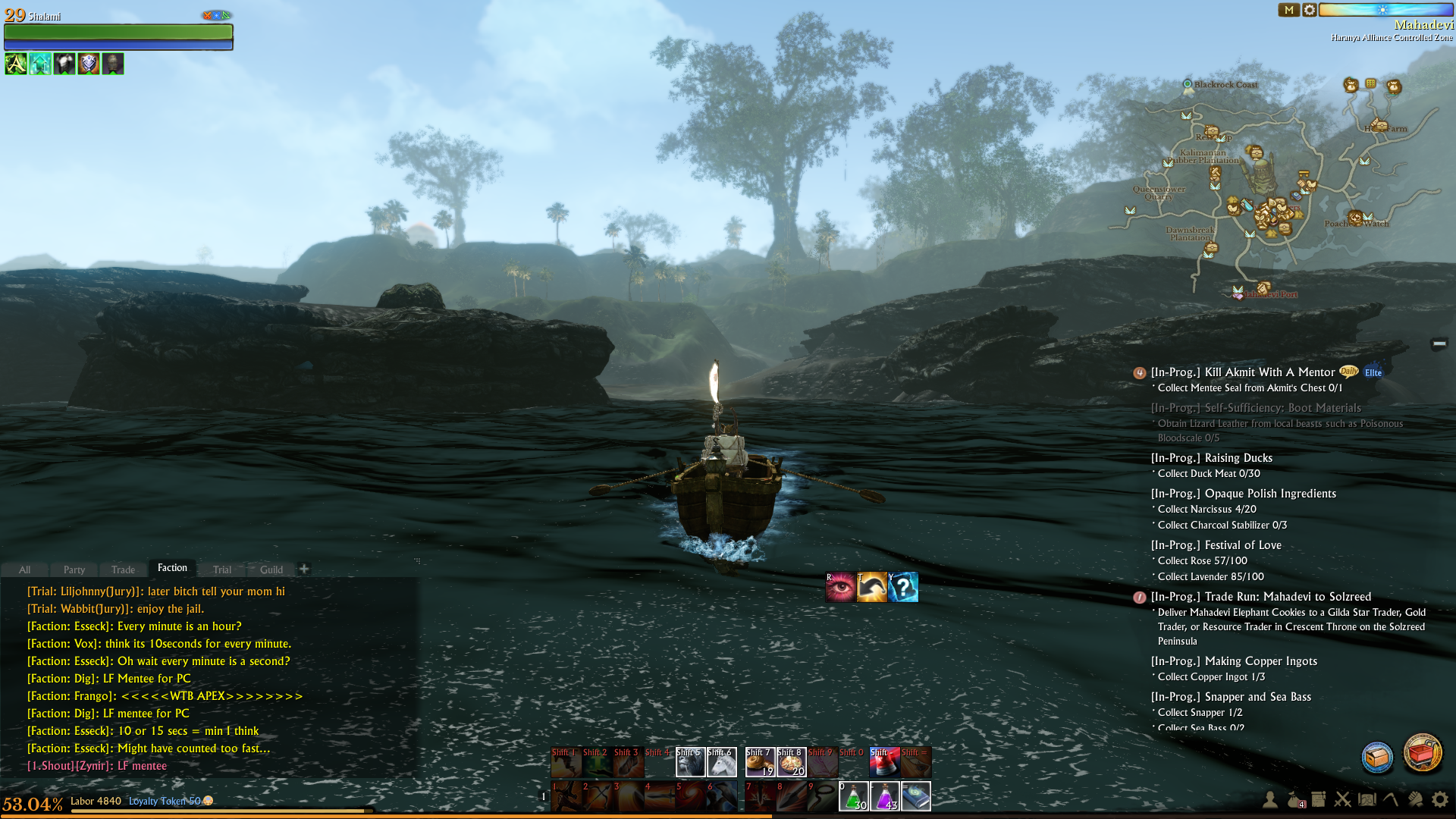Open the marketplace shopping cart button
Viewport: 1456px width, 819px height.
[x=1422, y=753]
